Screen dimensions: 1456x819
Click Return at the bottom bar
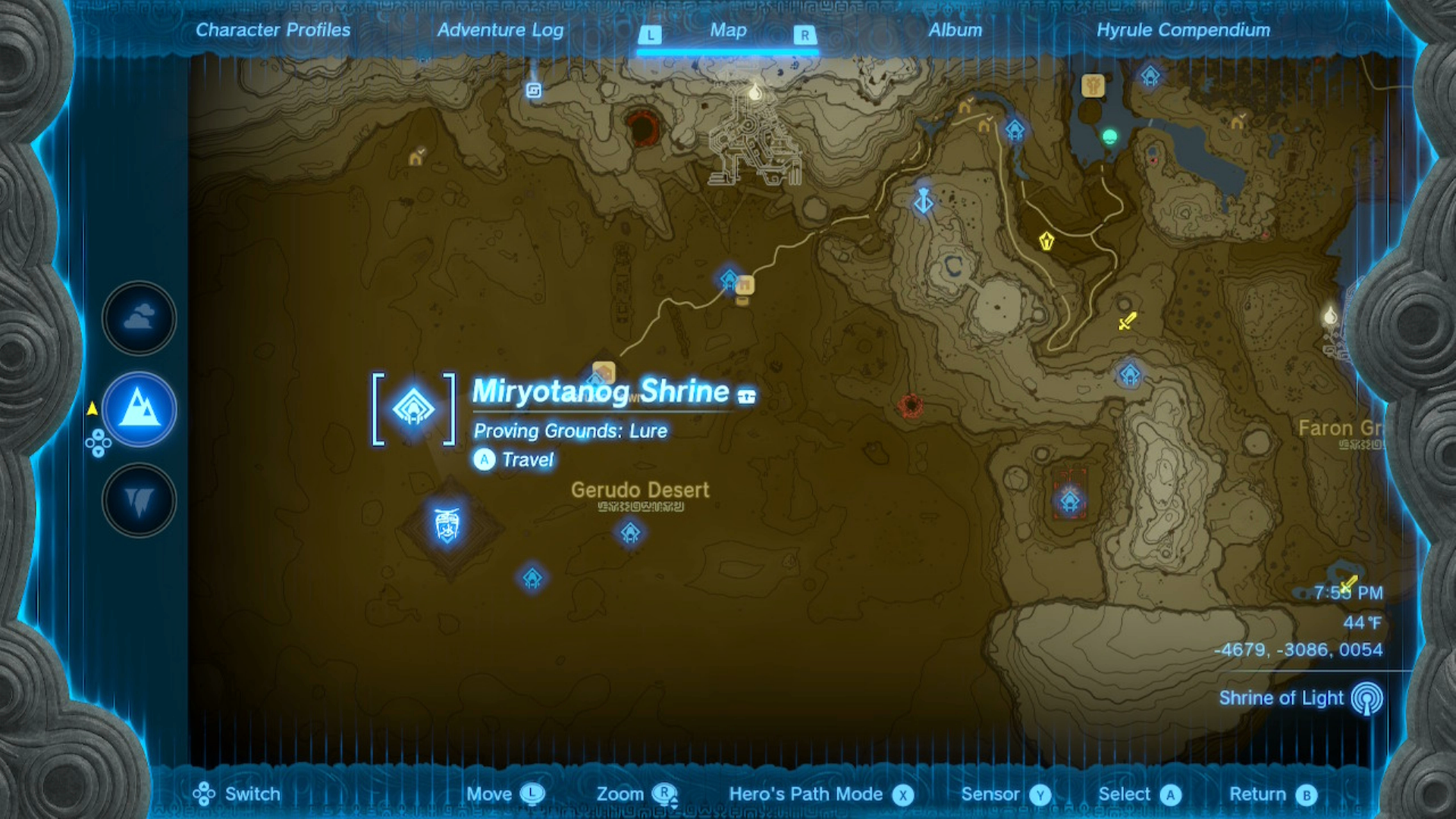pos(1259,794)
